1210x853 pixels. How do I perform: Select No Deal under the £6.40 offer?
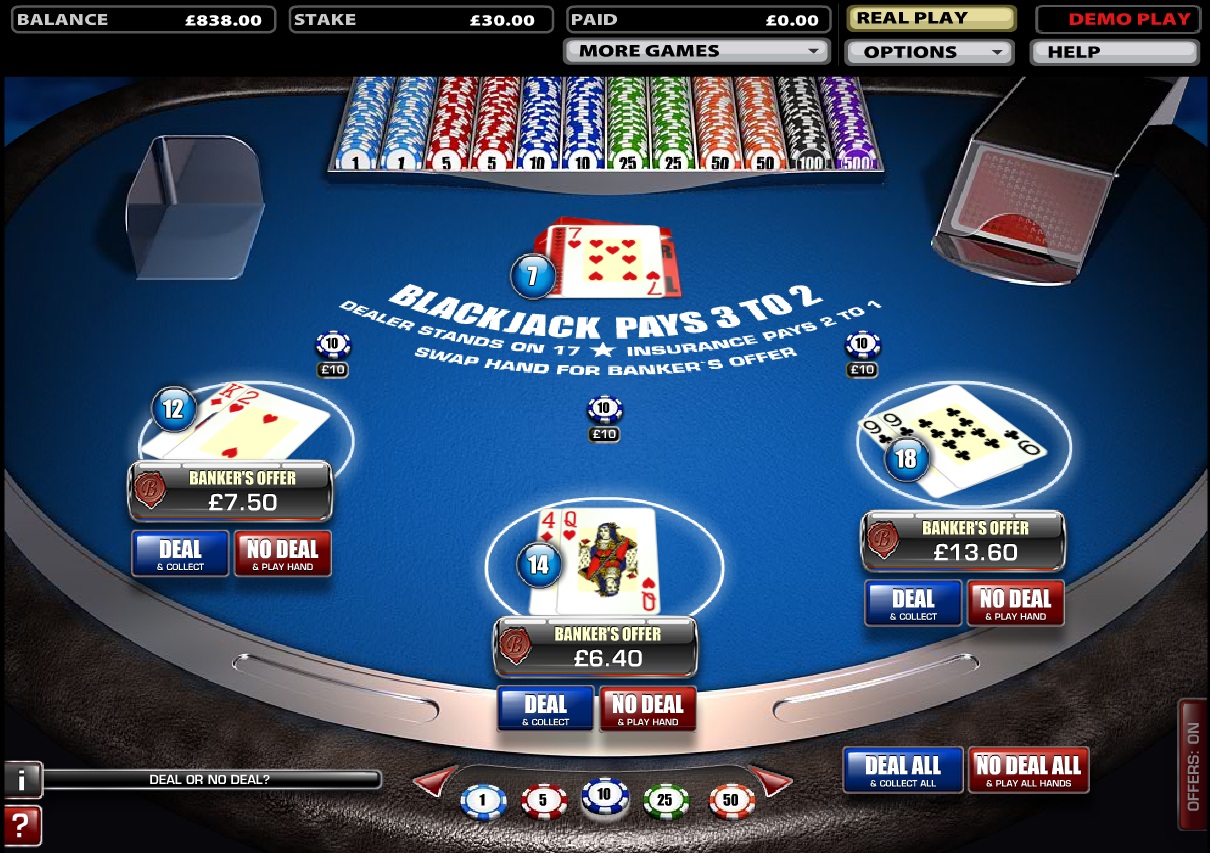pyautogui.click(x=648, y=708)
